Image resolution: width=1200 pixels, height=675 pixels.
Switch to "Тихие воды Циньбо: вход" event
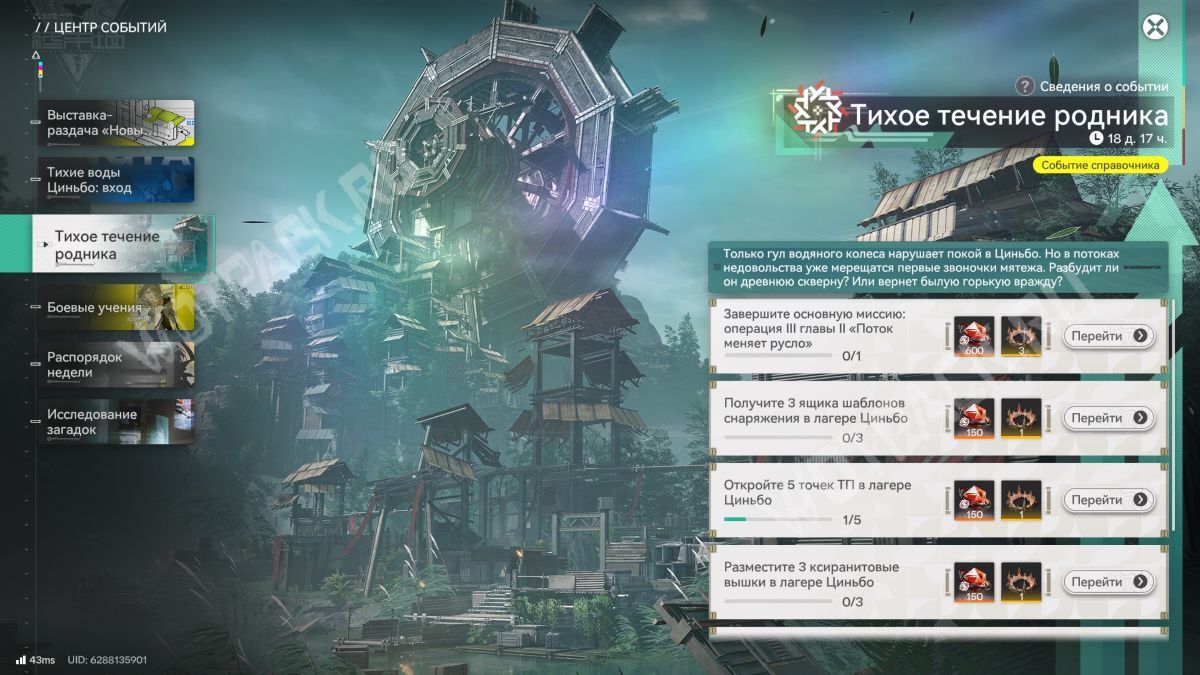tap(116, 180)
